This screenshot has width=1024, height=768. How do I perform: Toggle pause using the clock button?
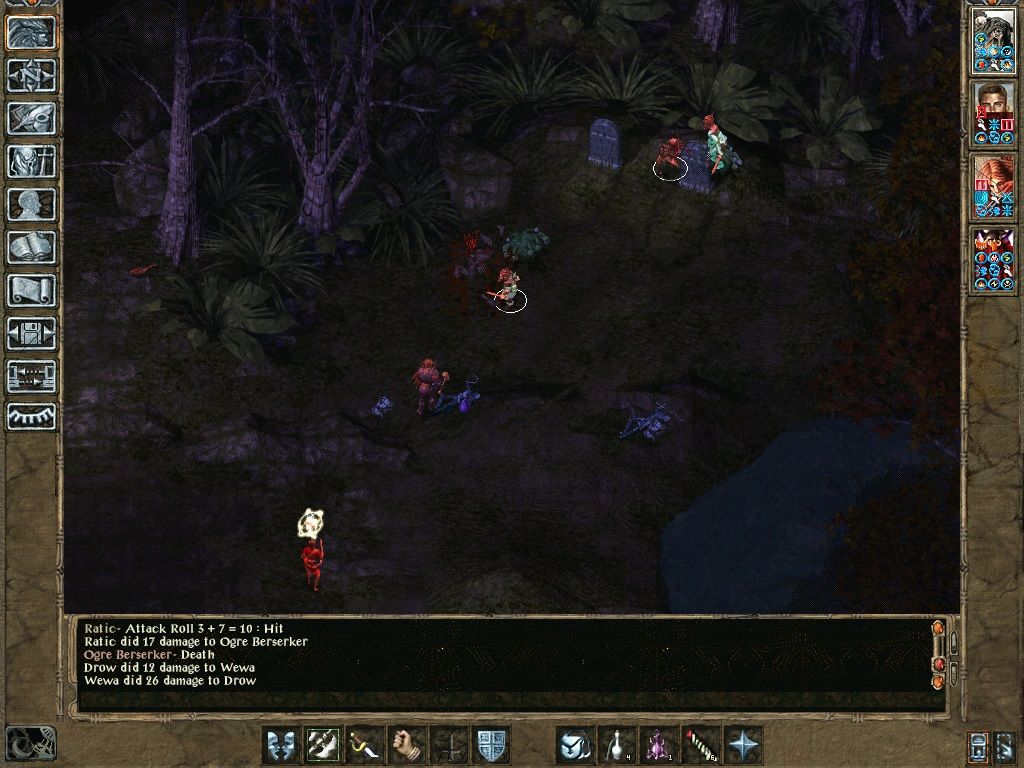pyautogui.click(x=30, y=744)
